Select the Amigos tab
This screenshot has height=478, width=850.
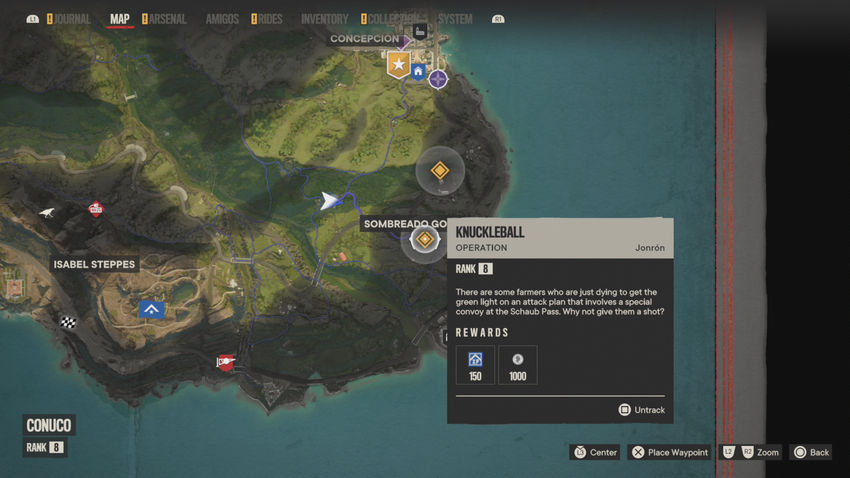[222, 19]
